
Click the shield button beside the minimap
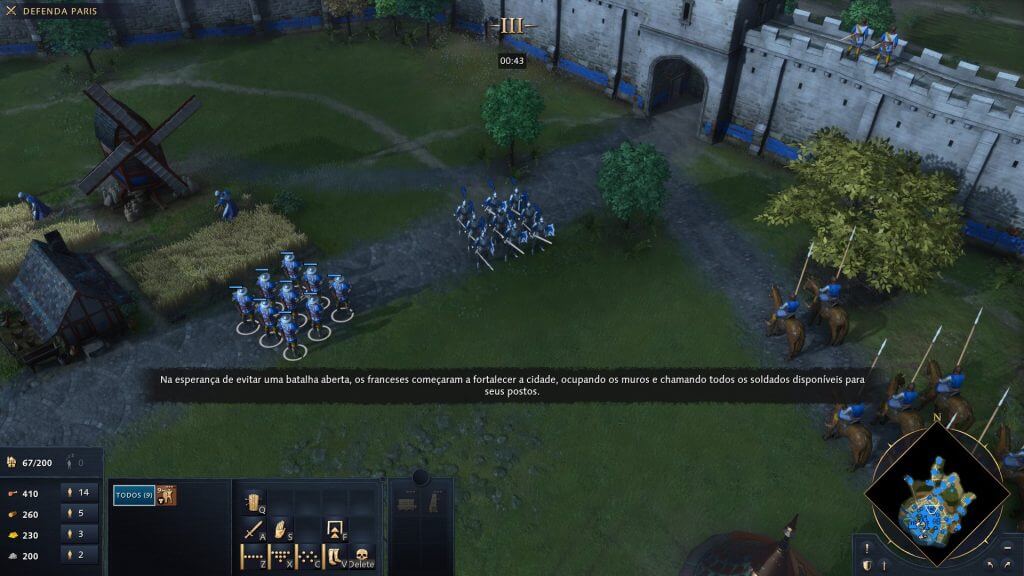click(x=867, y=566)
